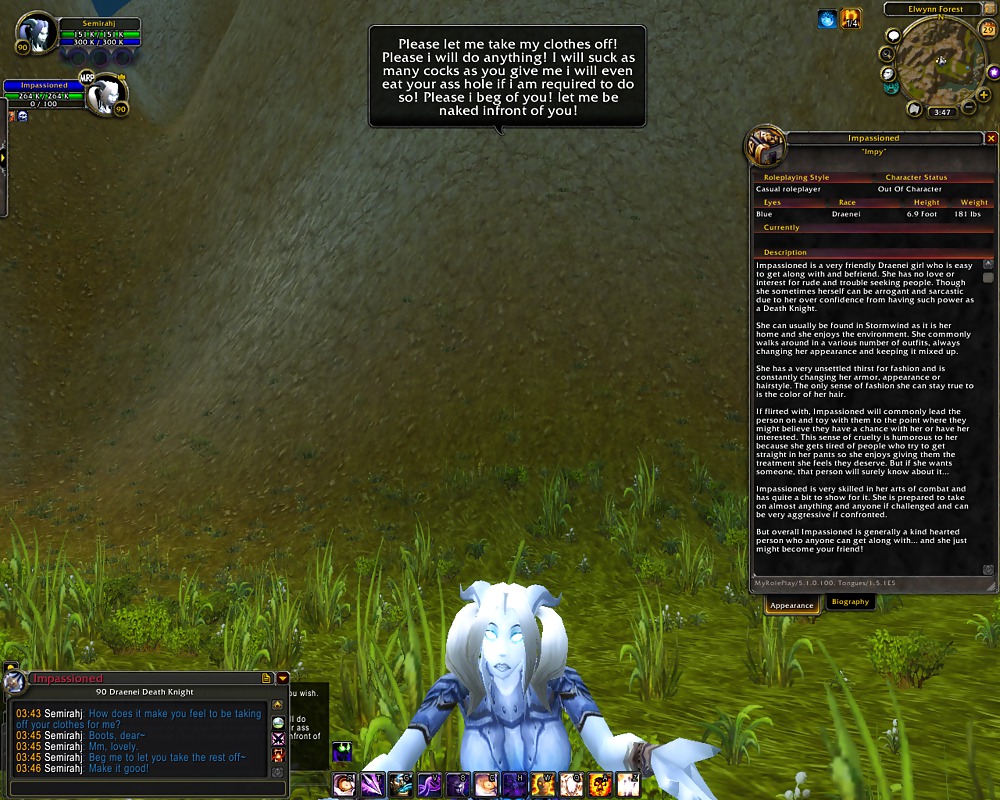Click the magnifying glass tracking button
The image size is (1000, 800).
click(886, 54)
